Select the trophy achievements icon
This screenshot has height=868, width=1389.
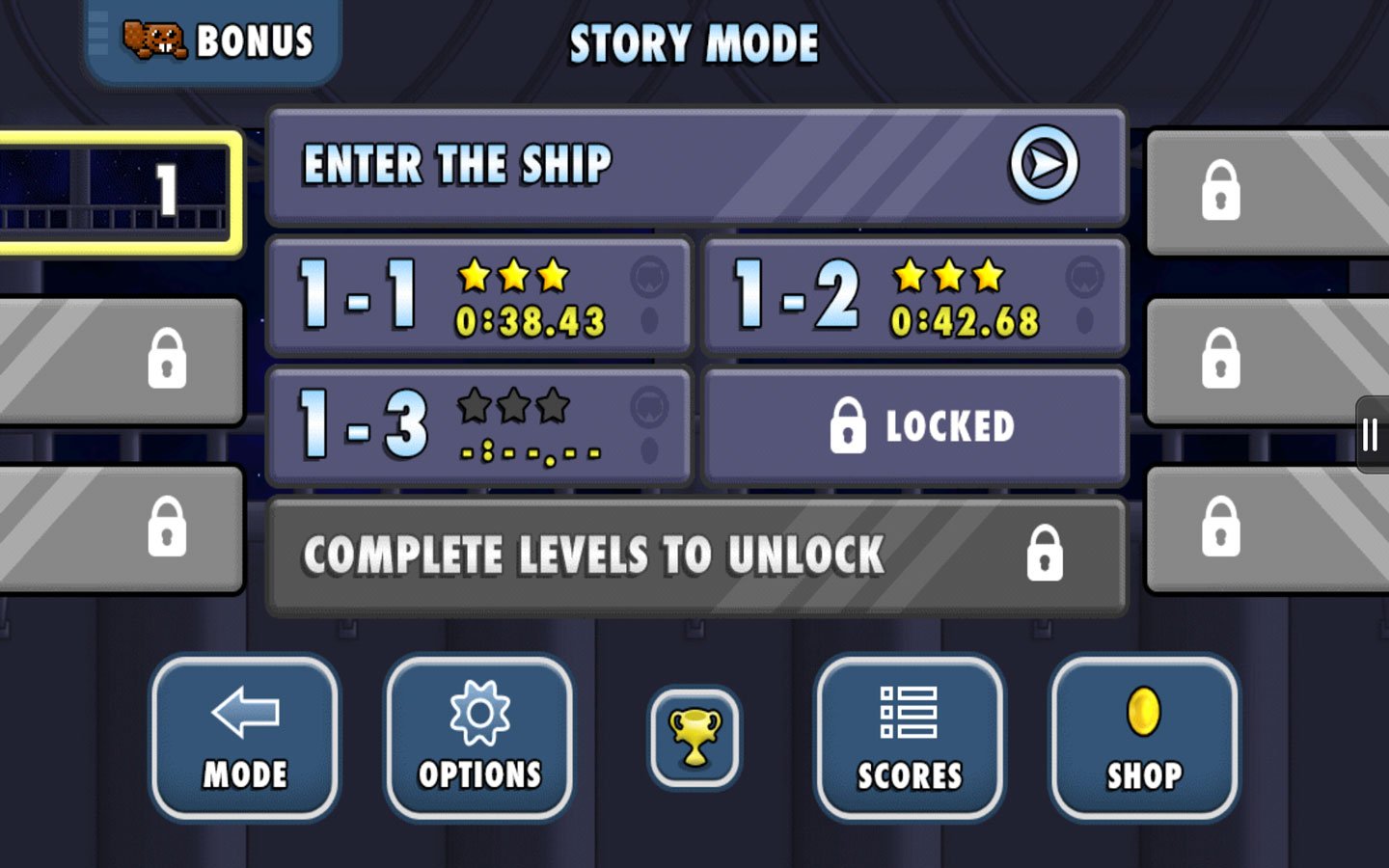(694, 738)
